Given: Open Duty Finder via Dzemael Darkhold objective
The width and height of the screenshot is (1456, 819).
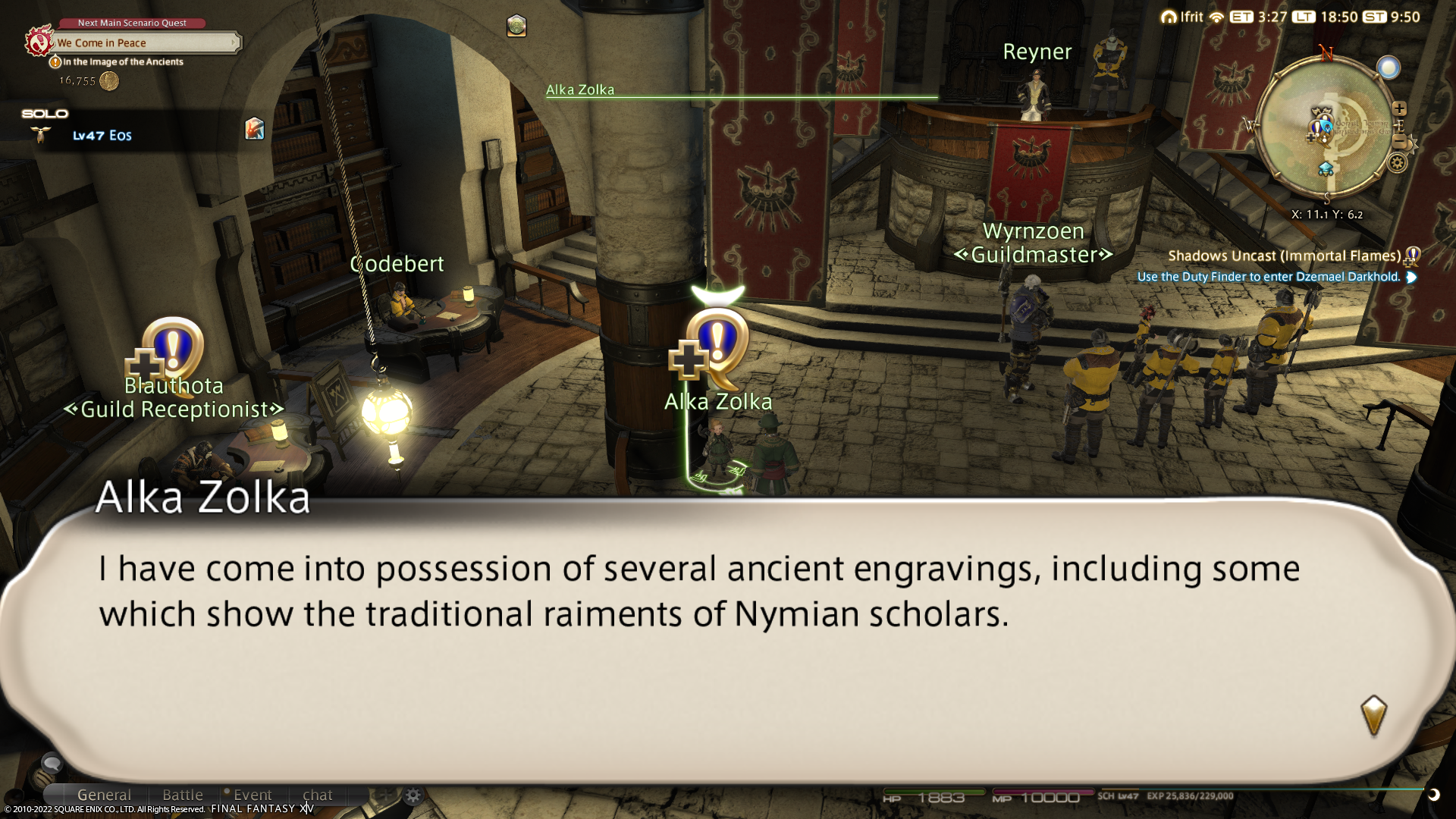Looking at the screenshot, I should [1269, 277].
